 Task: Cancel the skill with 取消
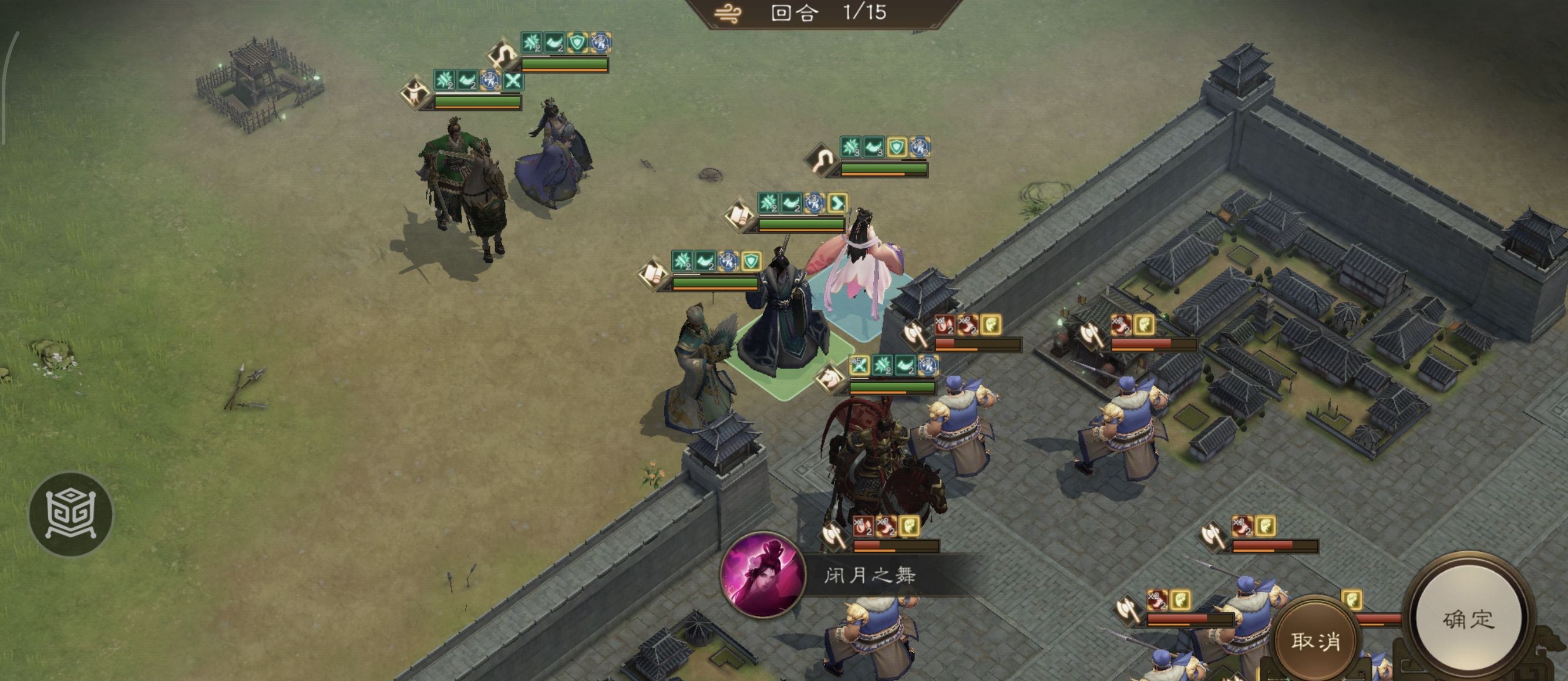pyautogui.click(x=1315, y=640)
